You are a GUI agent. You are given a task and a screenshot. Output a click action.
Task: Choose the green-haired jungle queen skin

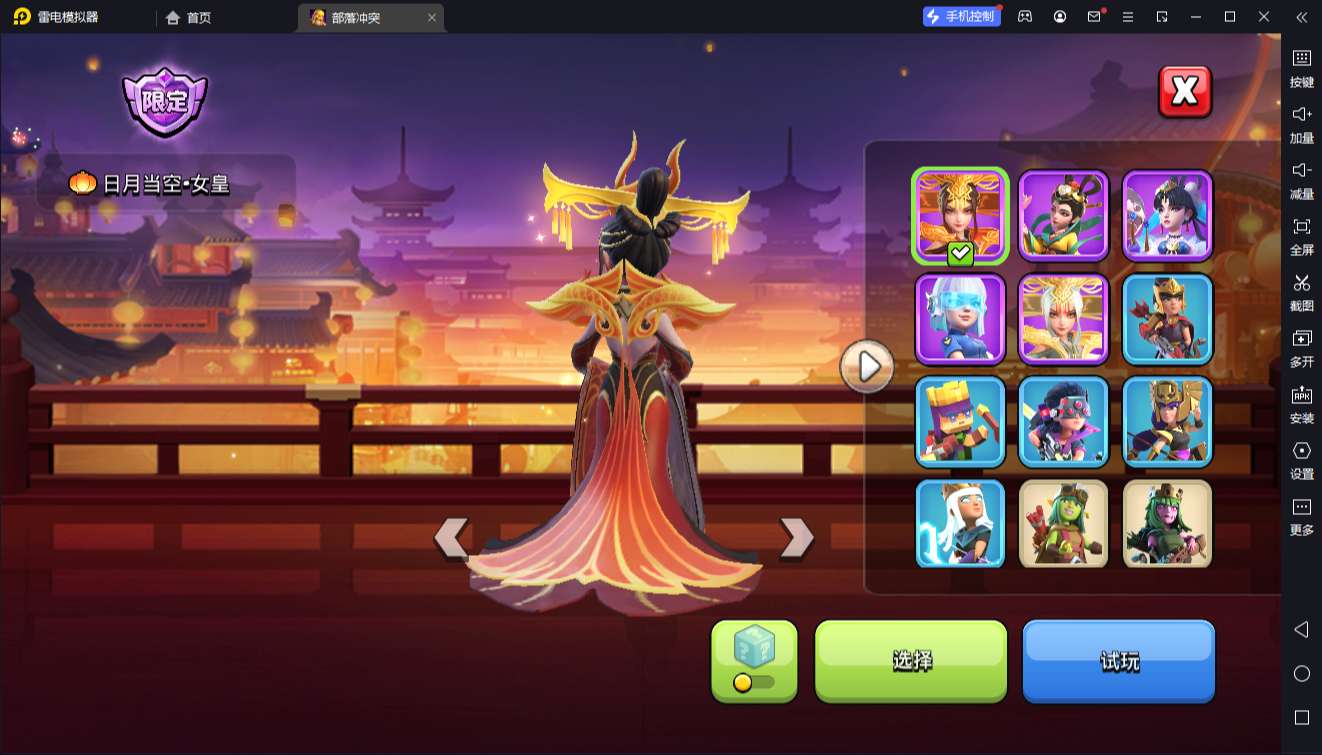1167,524
